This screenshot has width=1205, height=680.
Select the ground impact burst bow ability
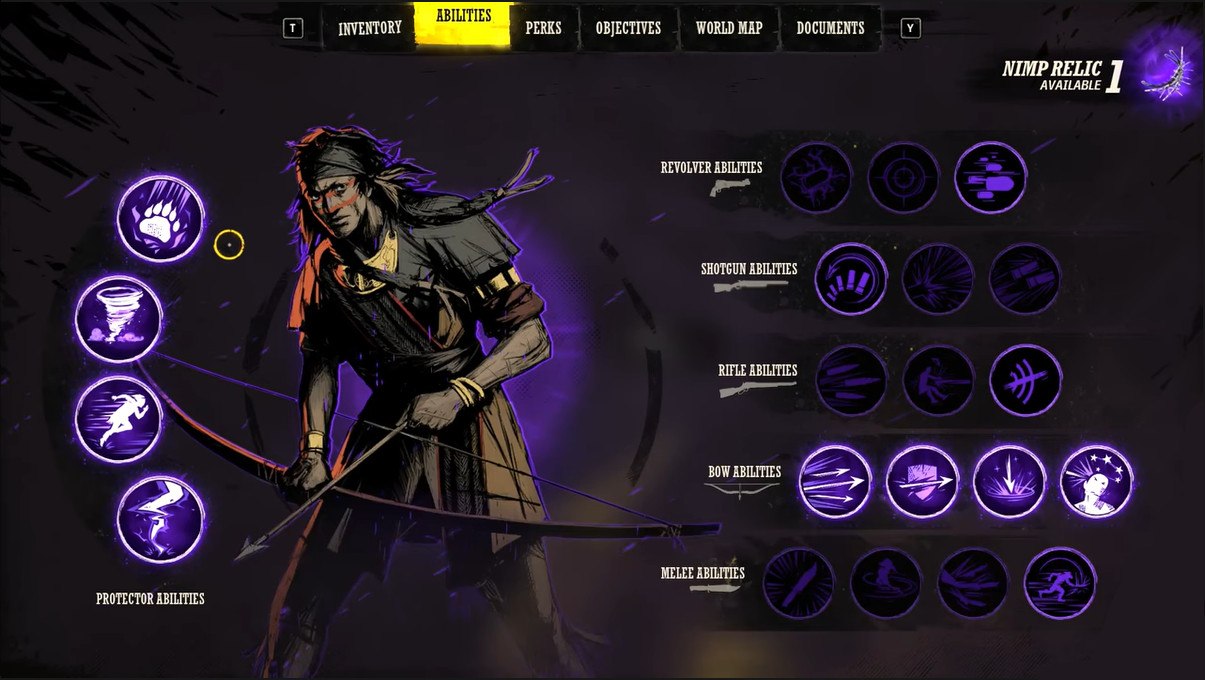(x=1009, y=482)
